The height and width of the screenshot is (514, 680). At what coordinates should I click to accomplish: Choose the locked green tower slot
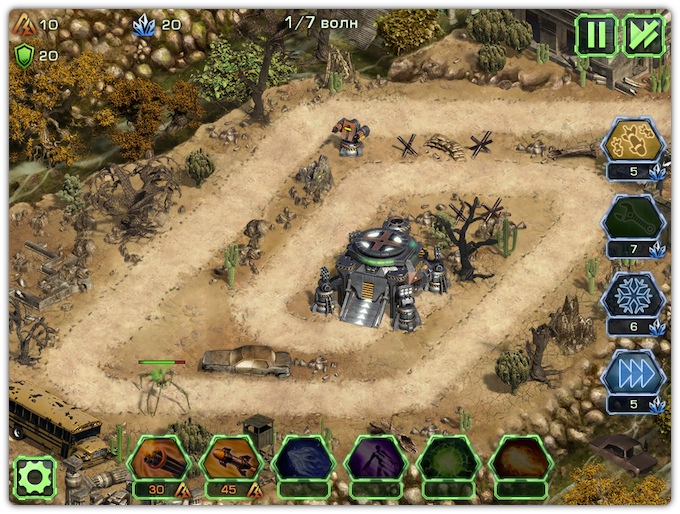448,460
